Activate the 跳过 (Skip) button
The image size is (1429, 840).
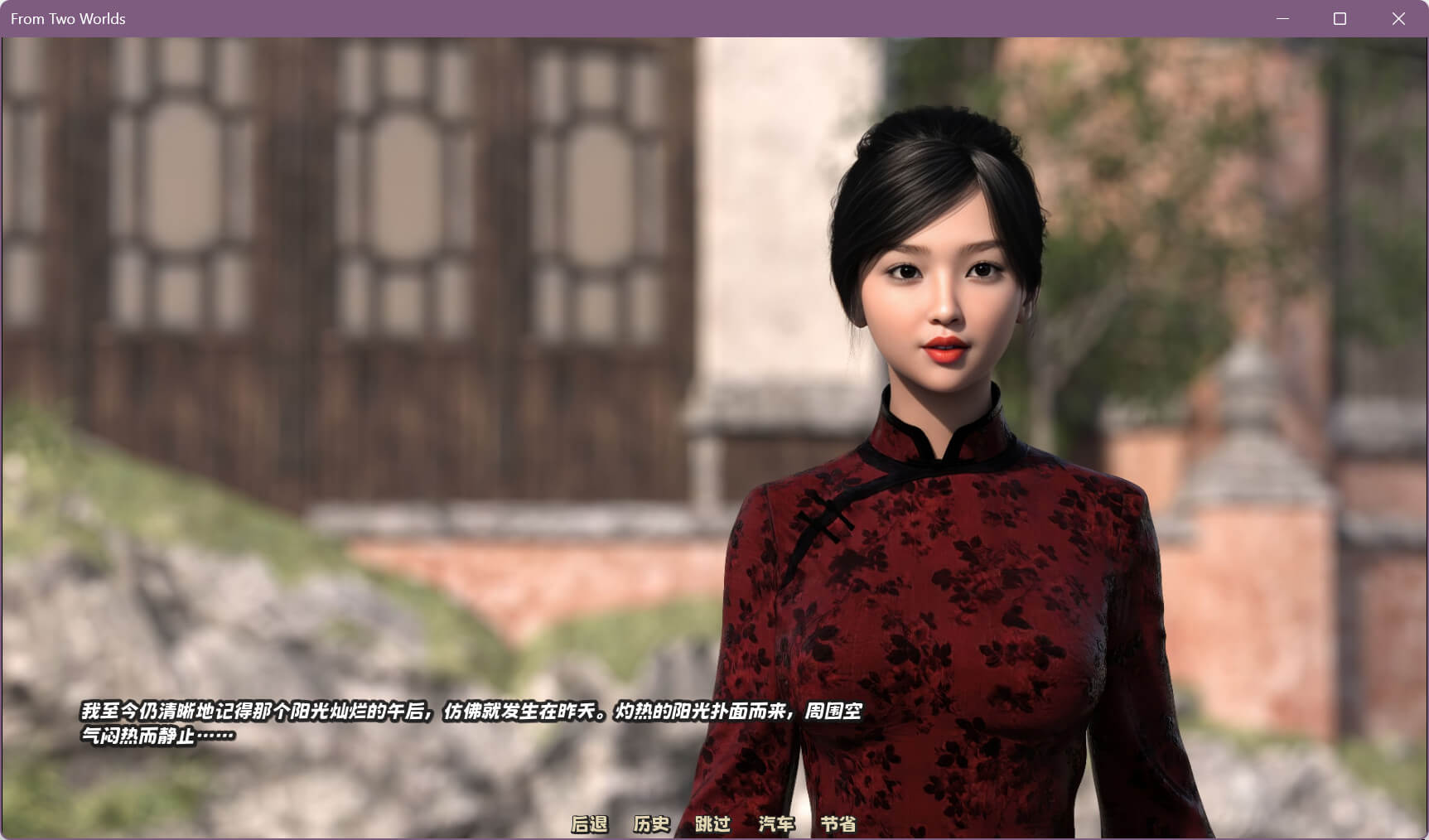click(x=712, y=823)
